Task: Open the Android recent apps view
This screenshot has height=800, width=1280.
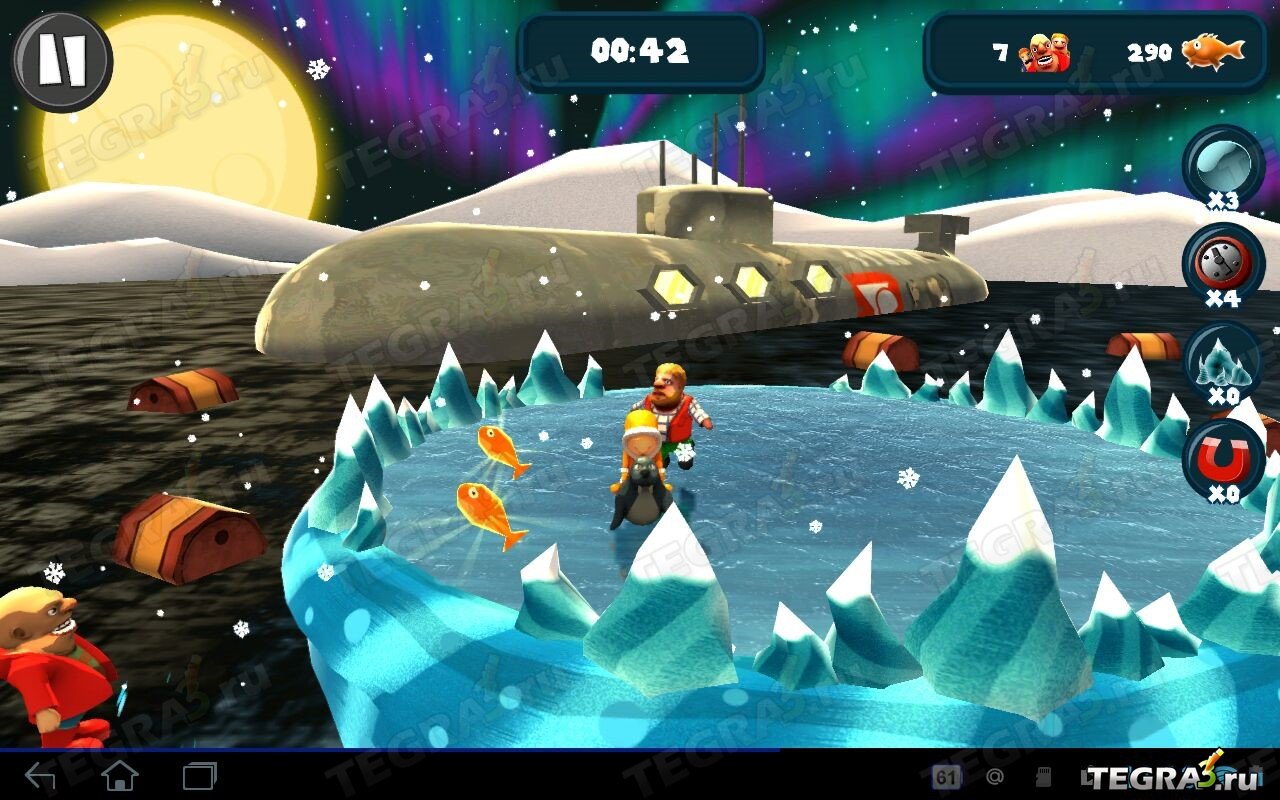Action: coord(199,775)
